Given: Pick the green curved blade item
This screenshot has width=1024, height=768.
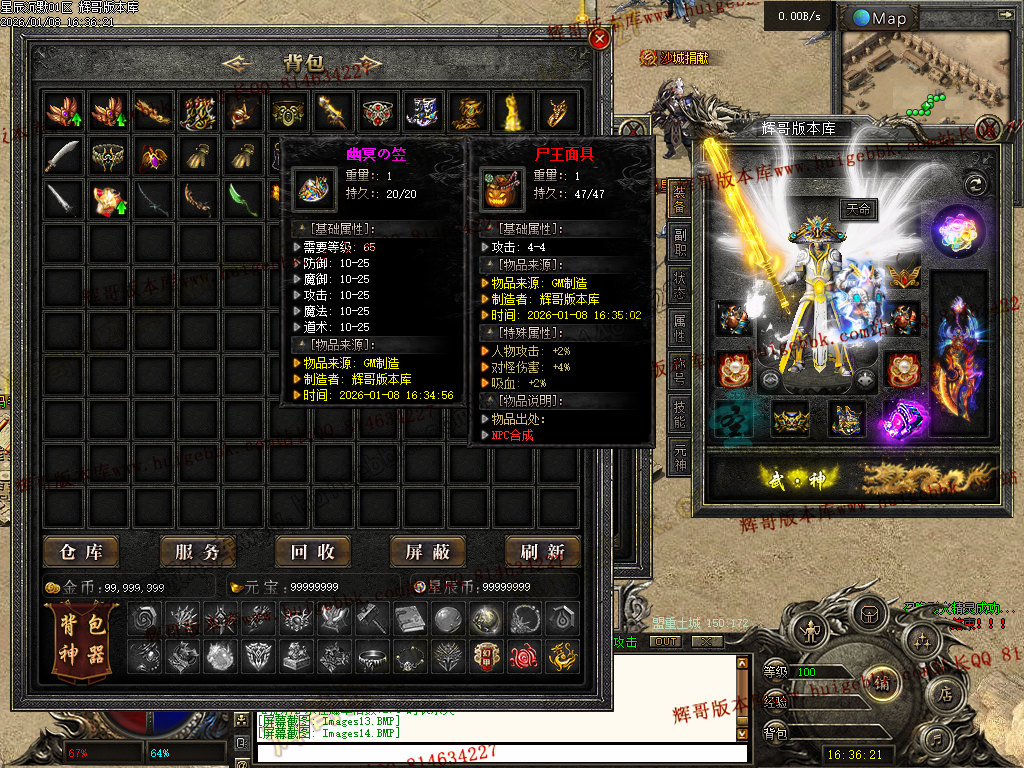Looking at the screenshot, I should (x=243, y=199).
